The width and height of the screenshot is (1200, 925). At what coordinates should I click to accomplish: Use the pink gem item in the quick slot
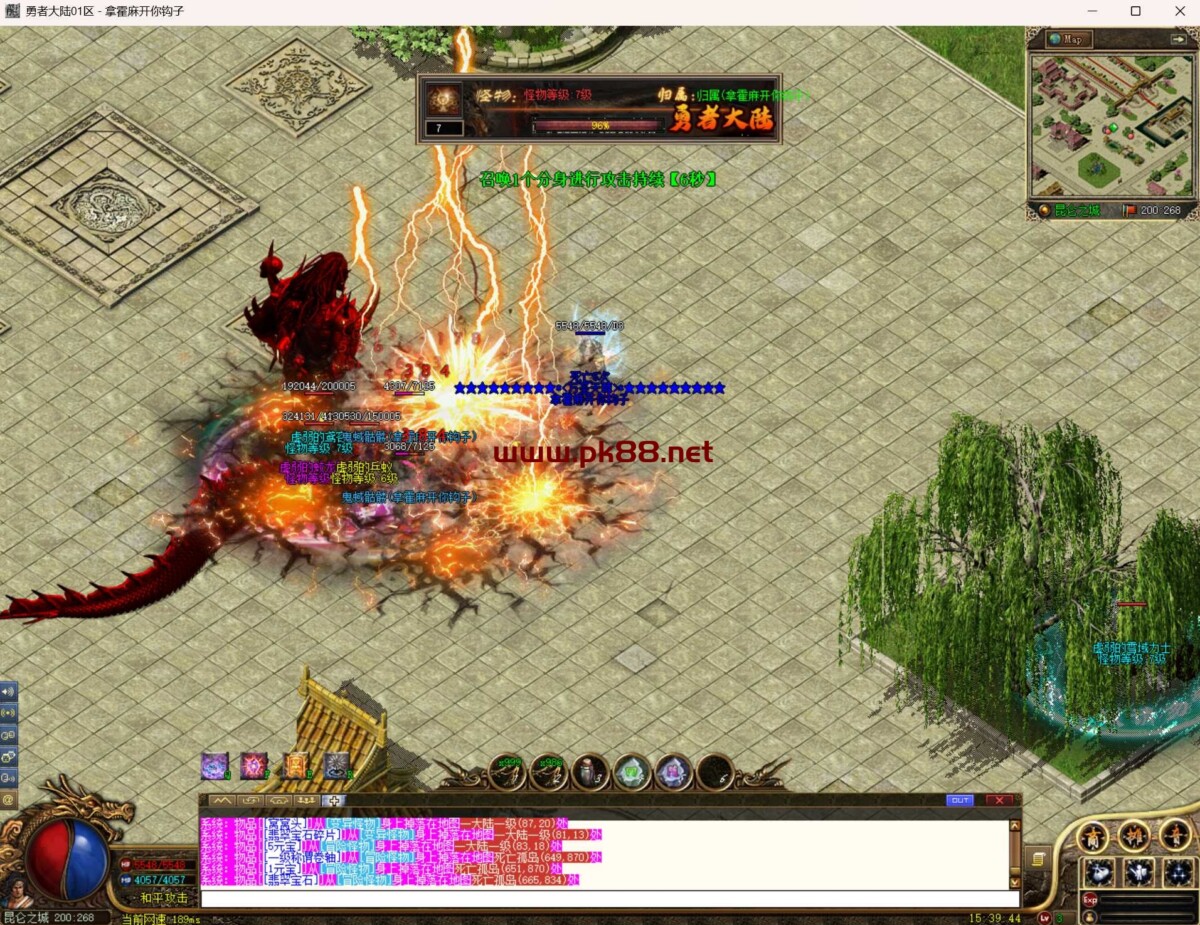coord(673,771)
